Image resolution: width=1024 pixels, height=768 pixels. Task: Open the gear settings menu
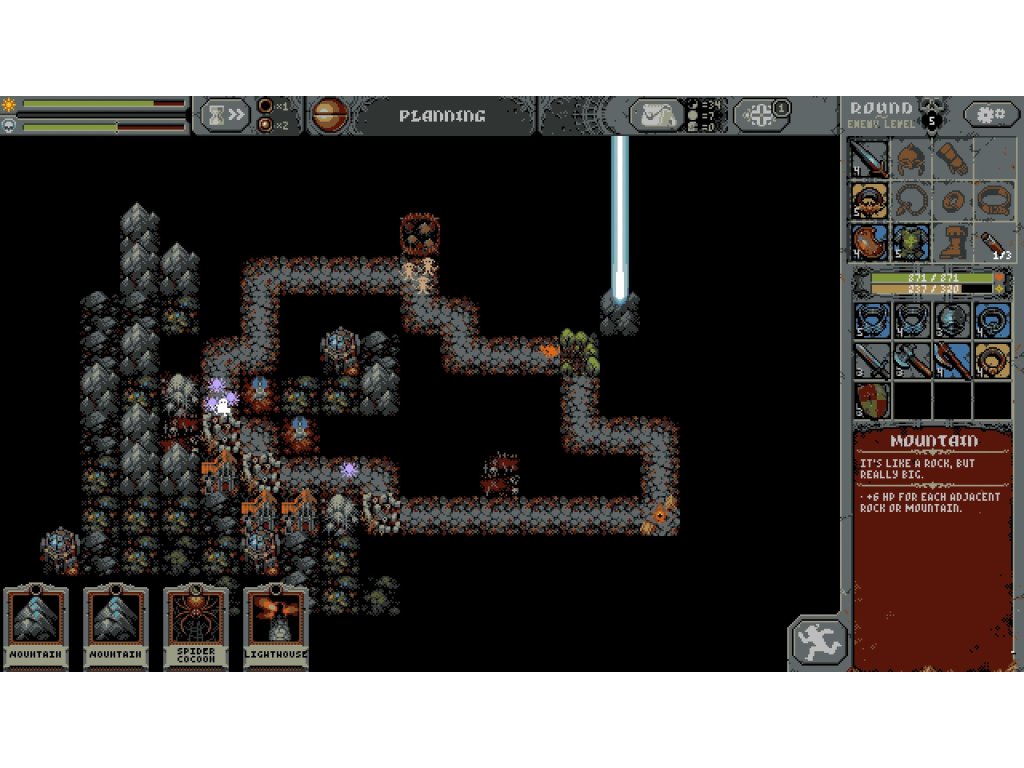point(991,114)
